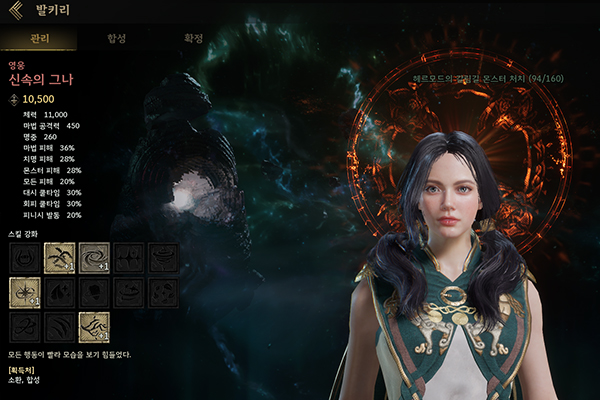600x400 pixels.
Task: Choose the dim claw slash skill icon
Action: pyautogui.click(x=60, y=326)
